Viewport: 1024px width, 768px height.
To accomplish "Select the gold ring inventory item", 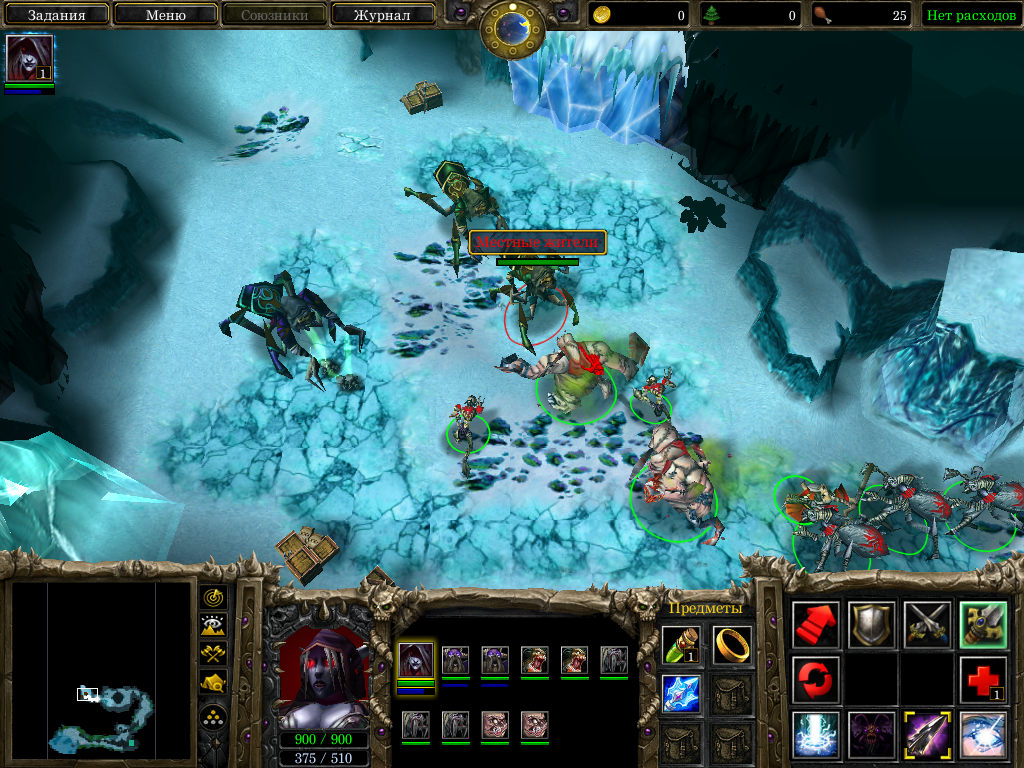I will point(732,644).
